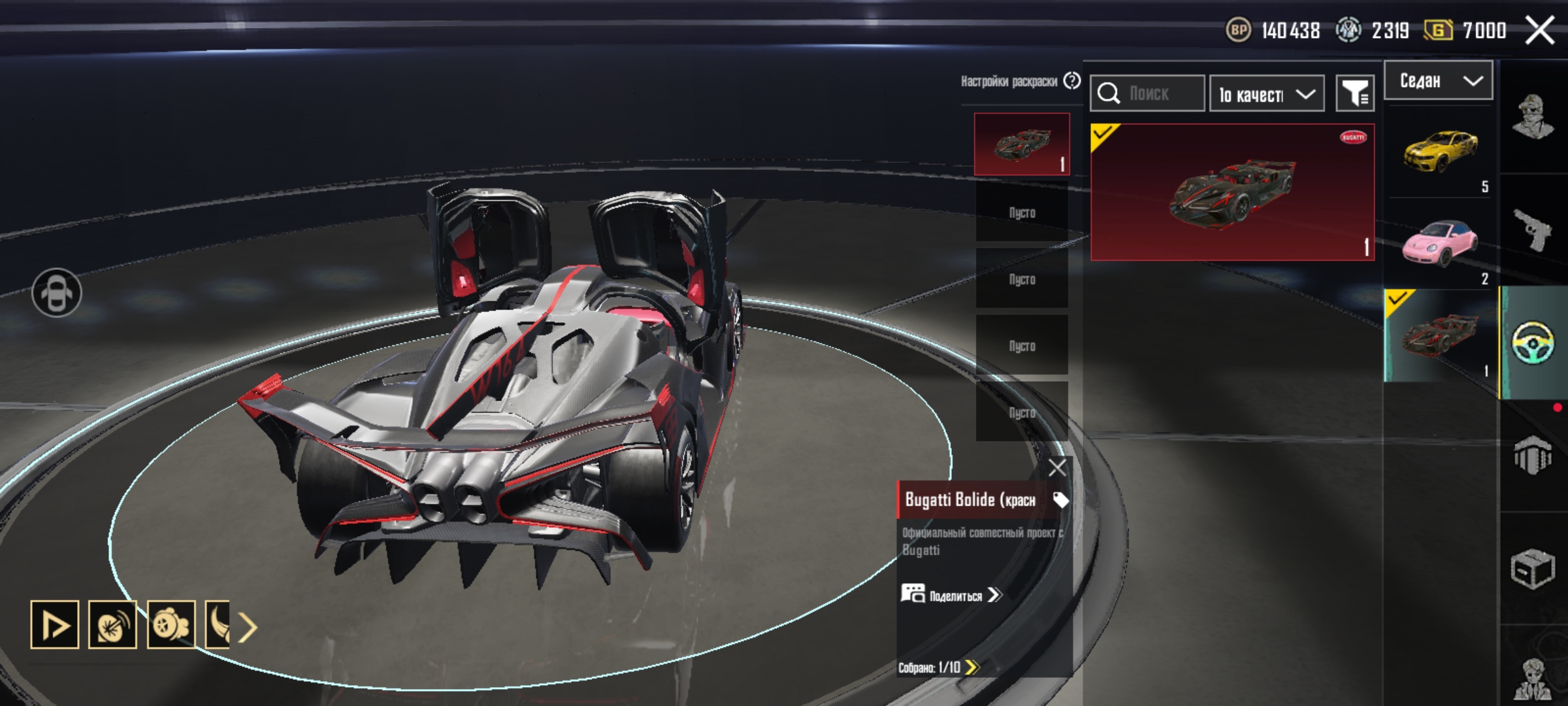
Task: Play the vehicle preview animation
Action: tap(55, 625)
